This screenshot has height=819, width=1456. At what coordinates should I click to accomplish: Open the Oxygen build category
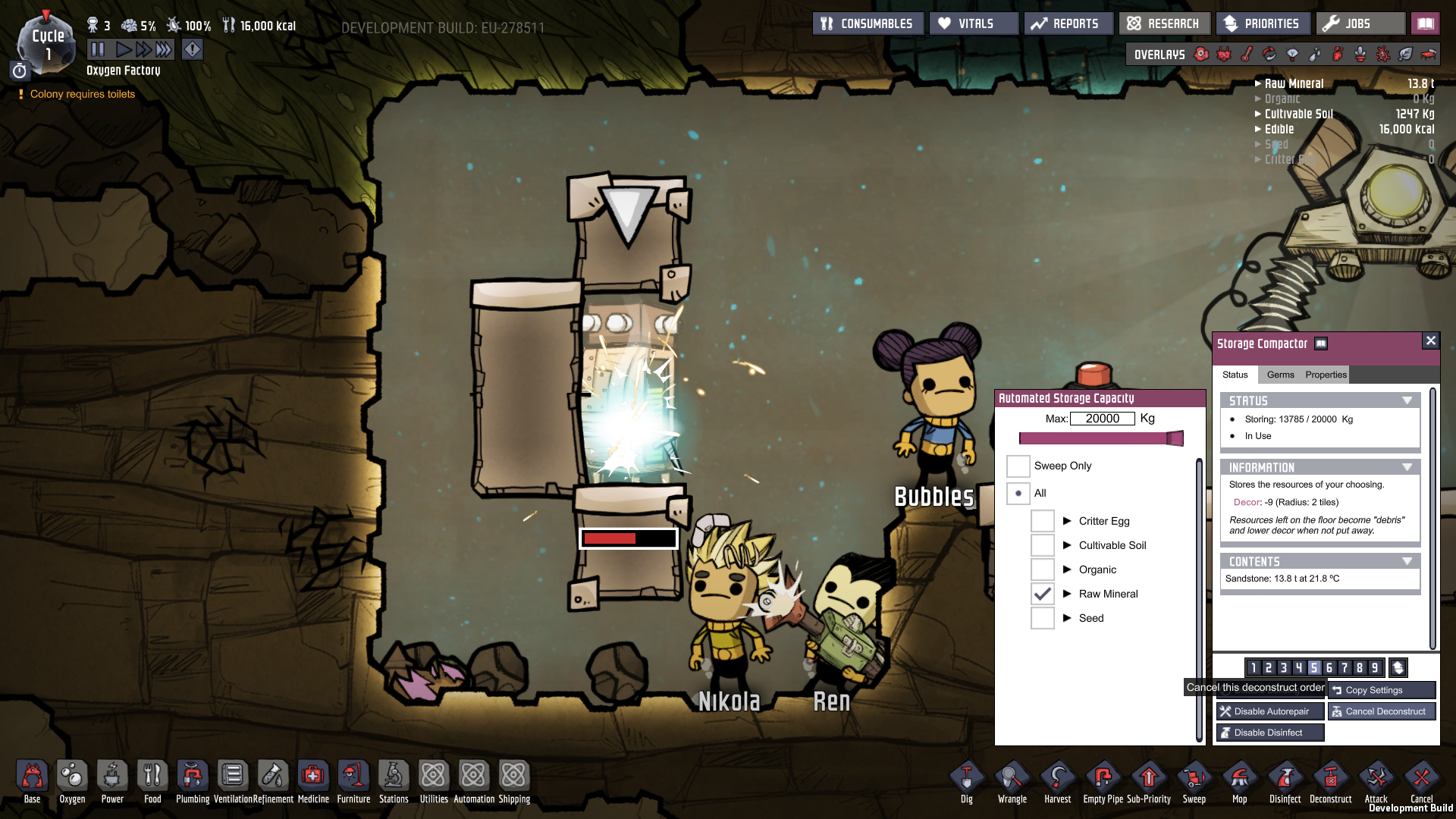click(72, 781)
